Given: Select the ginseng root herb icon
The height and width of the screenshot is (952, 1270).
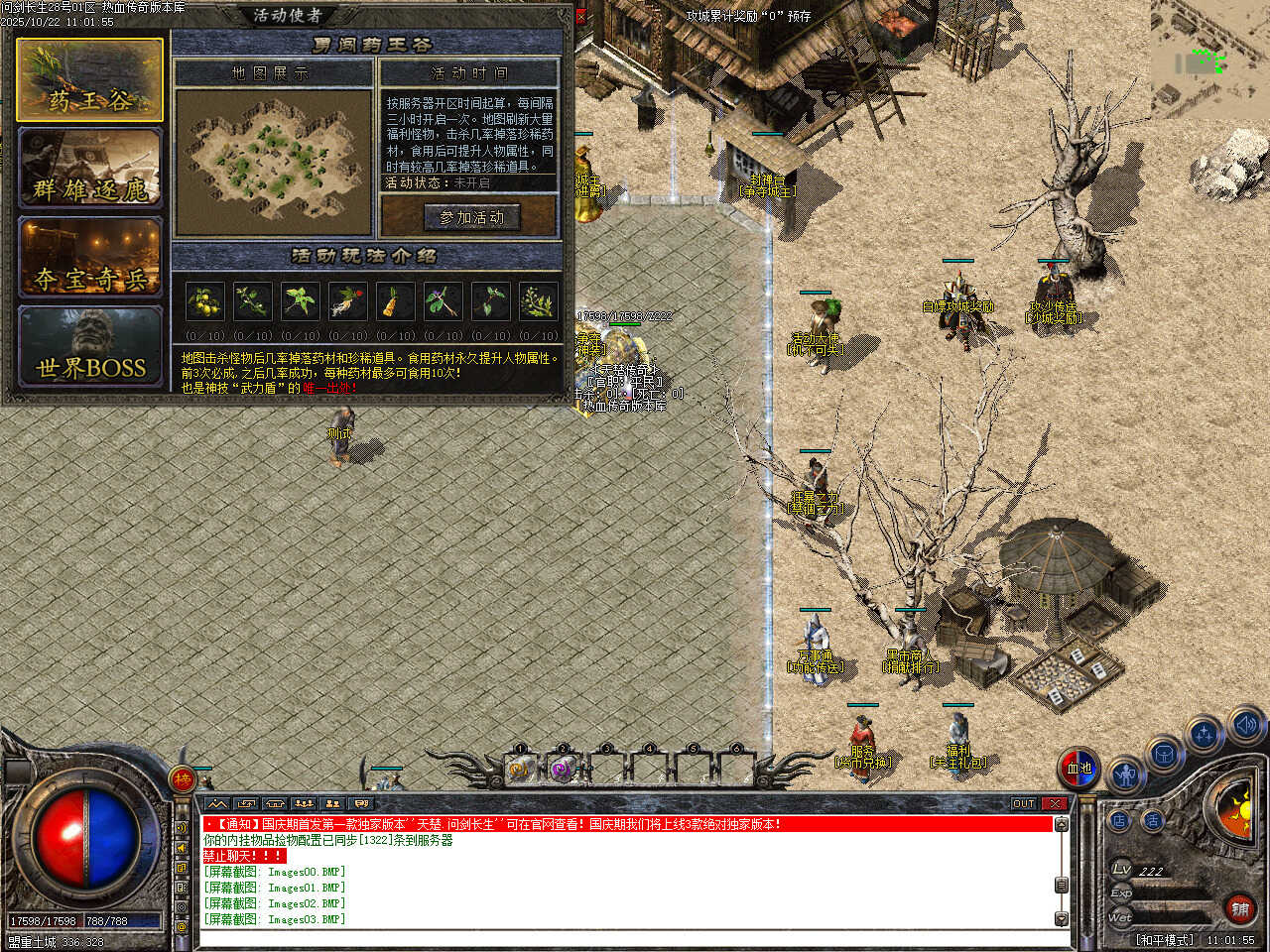Looking at the screenshot, I should pos(347,299).
